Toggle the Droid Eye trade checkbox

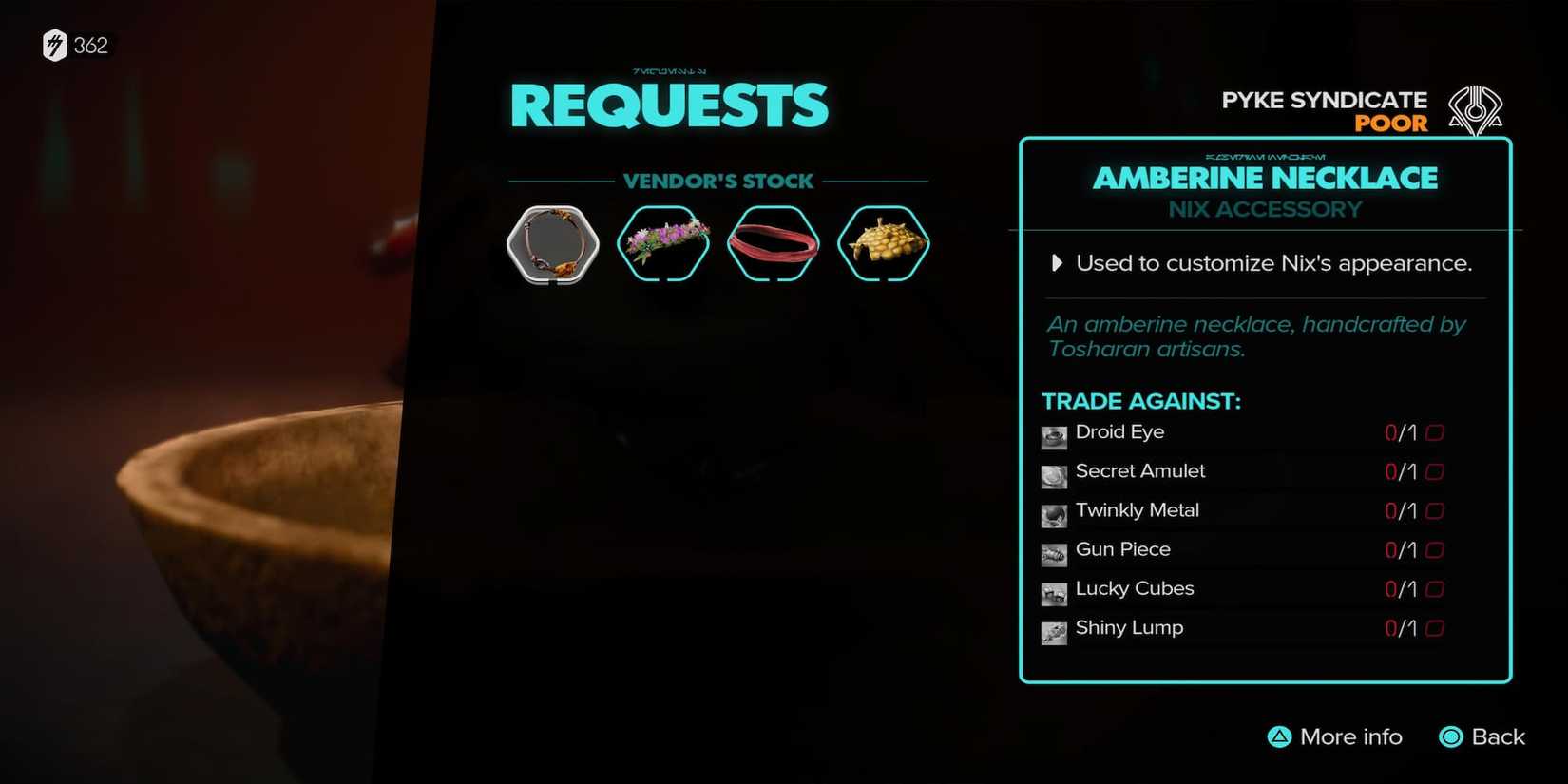pos(1435,431)
